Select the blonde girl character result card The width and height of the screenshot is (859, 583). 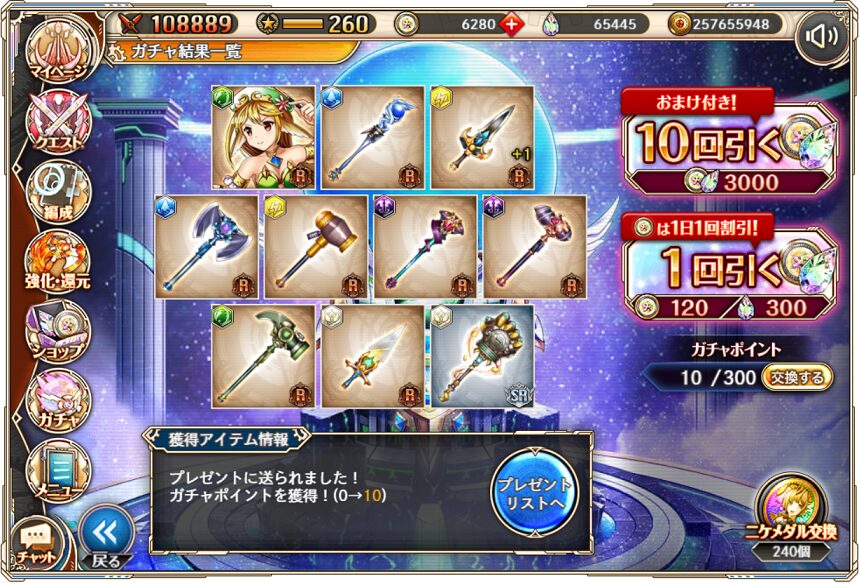tap(263, 137)
